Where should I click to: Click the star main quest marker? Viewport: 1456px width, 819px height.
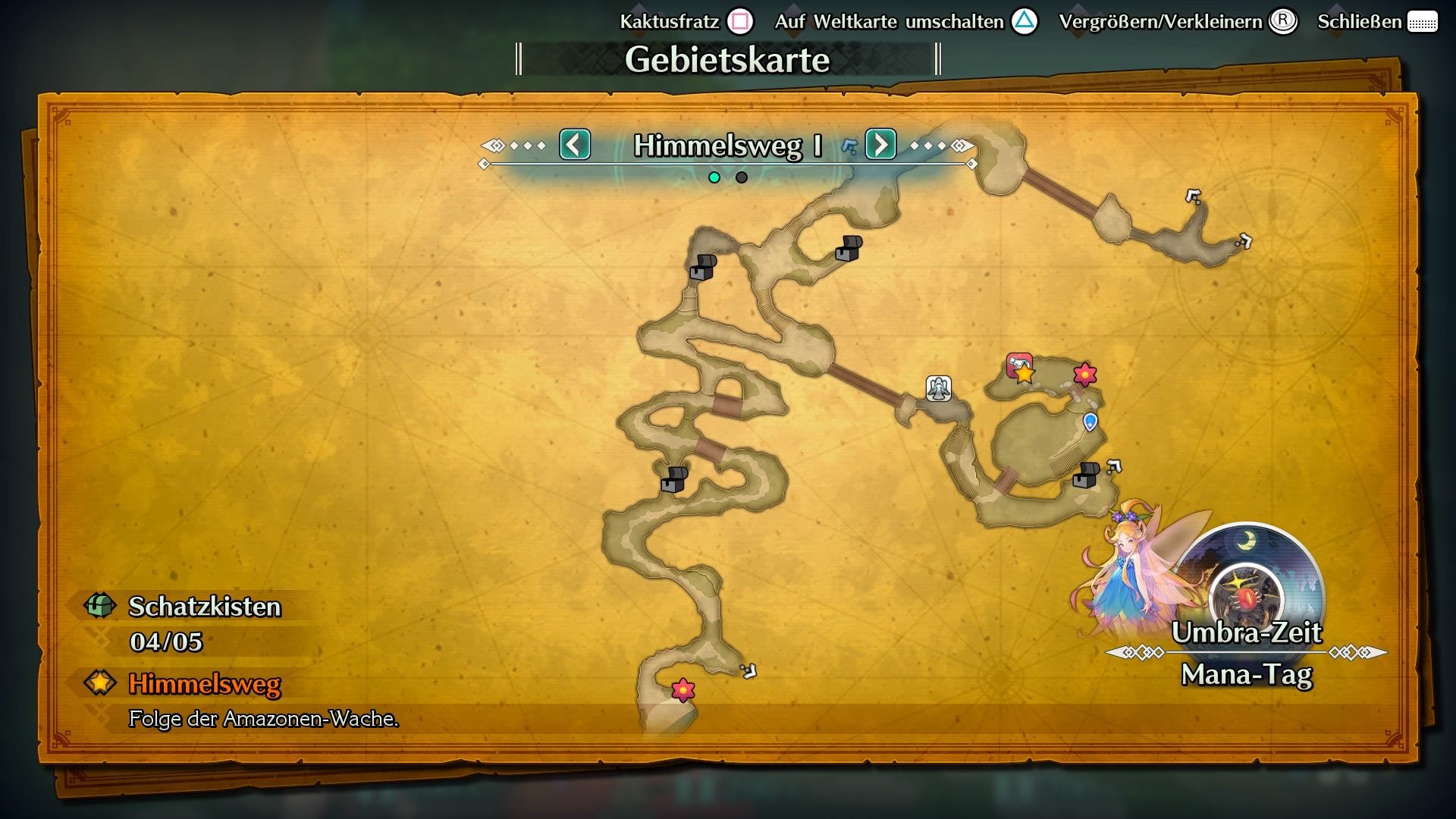[1023, 372]
